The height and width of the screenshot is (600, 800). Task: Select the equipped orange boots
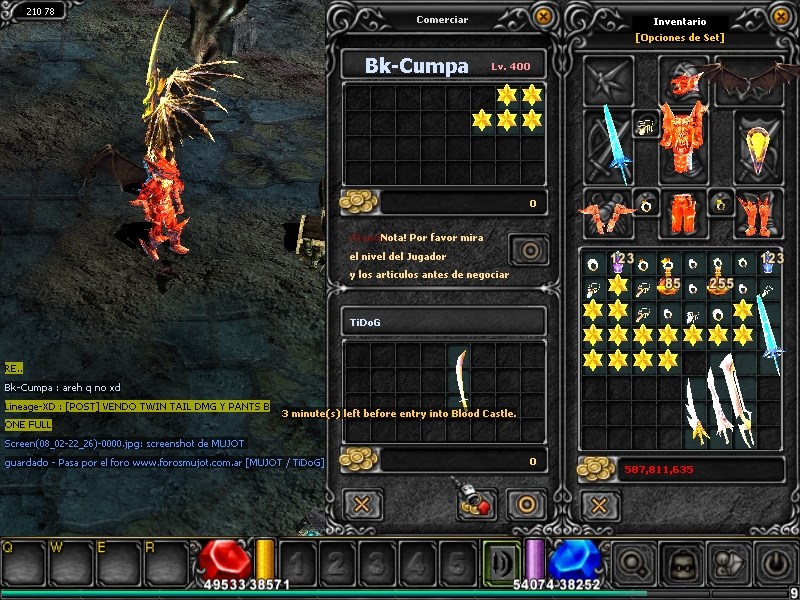758,213
